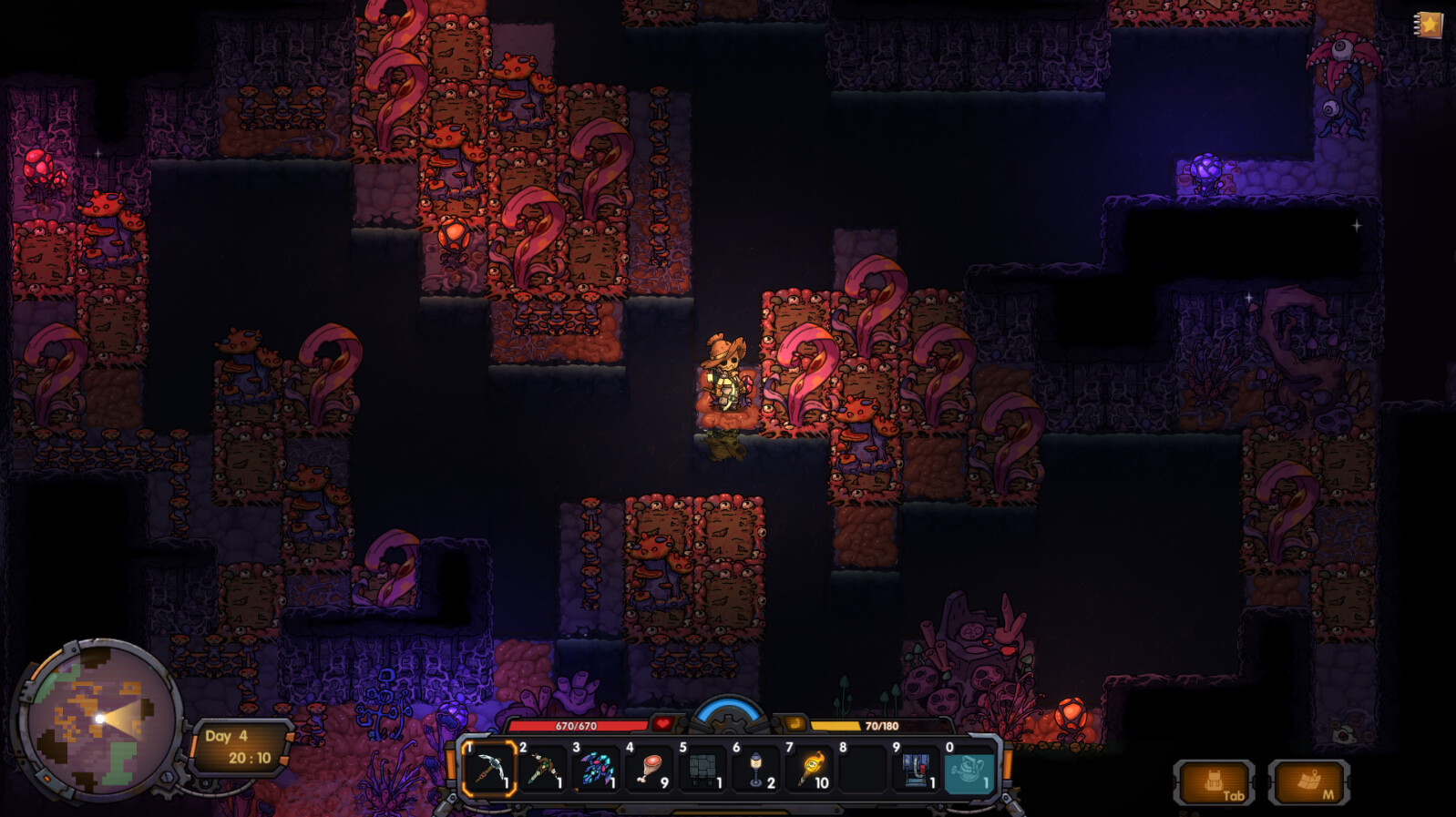The image size is (1456, 817).
Task: Select the torch stack in hotbar slot 7
Action: (808, 770)
